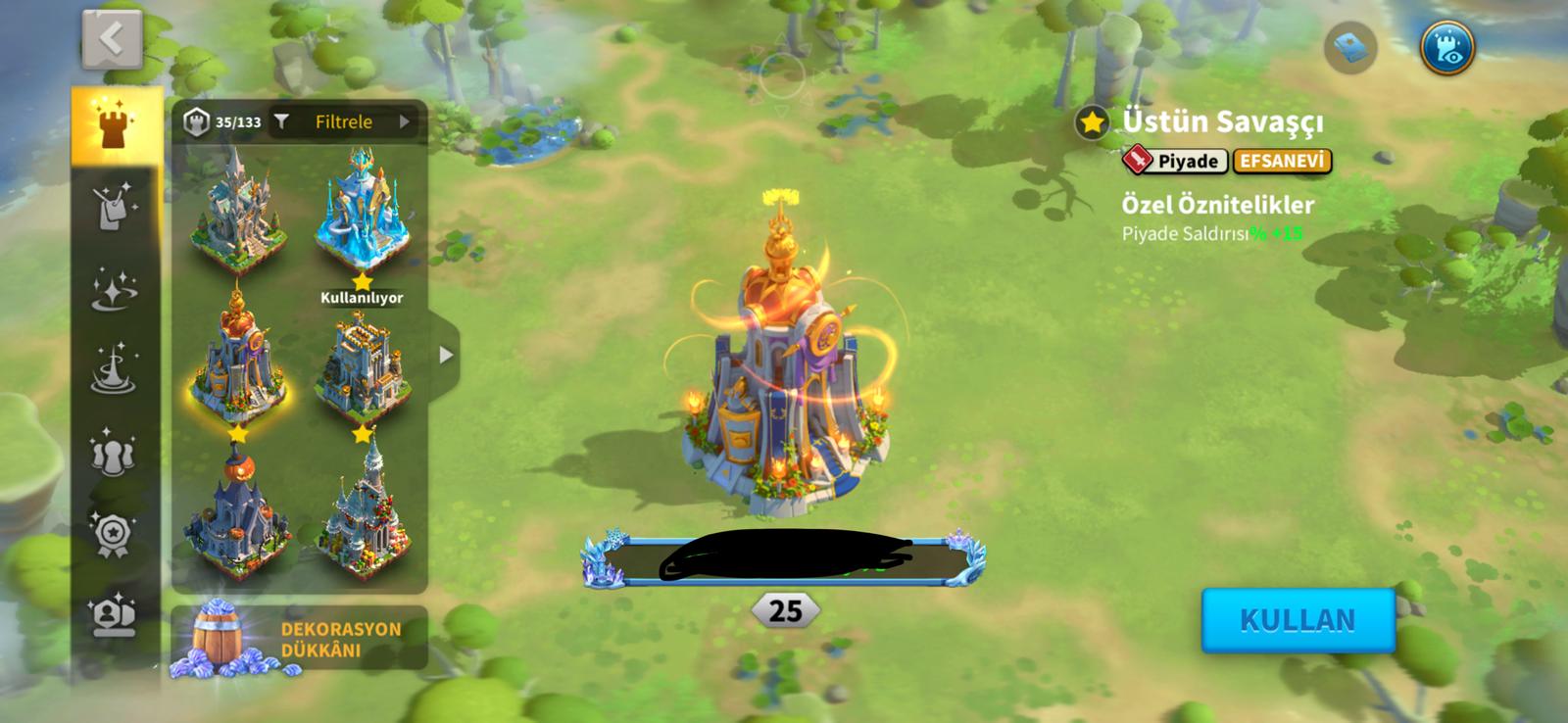Open the magic wand and card tab
This screenshot has height=723, width=1568.
click(x=115, y=207)
